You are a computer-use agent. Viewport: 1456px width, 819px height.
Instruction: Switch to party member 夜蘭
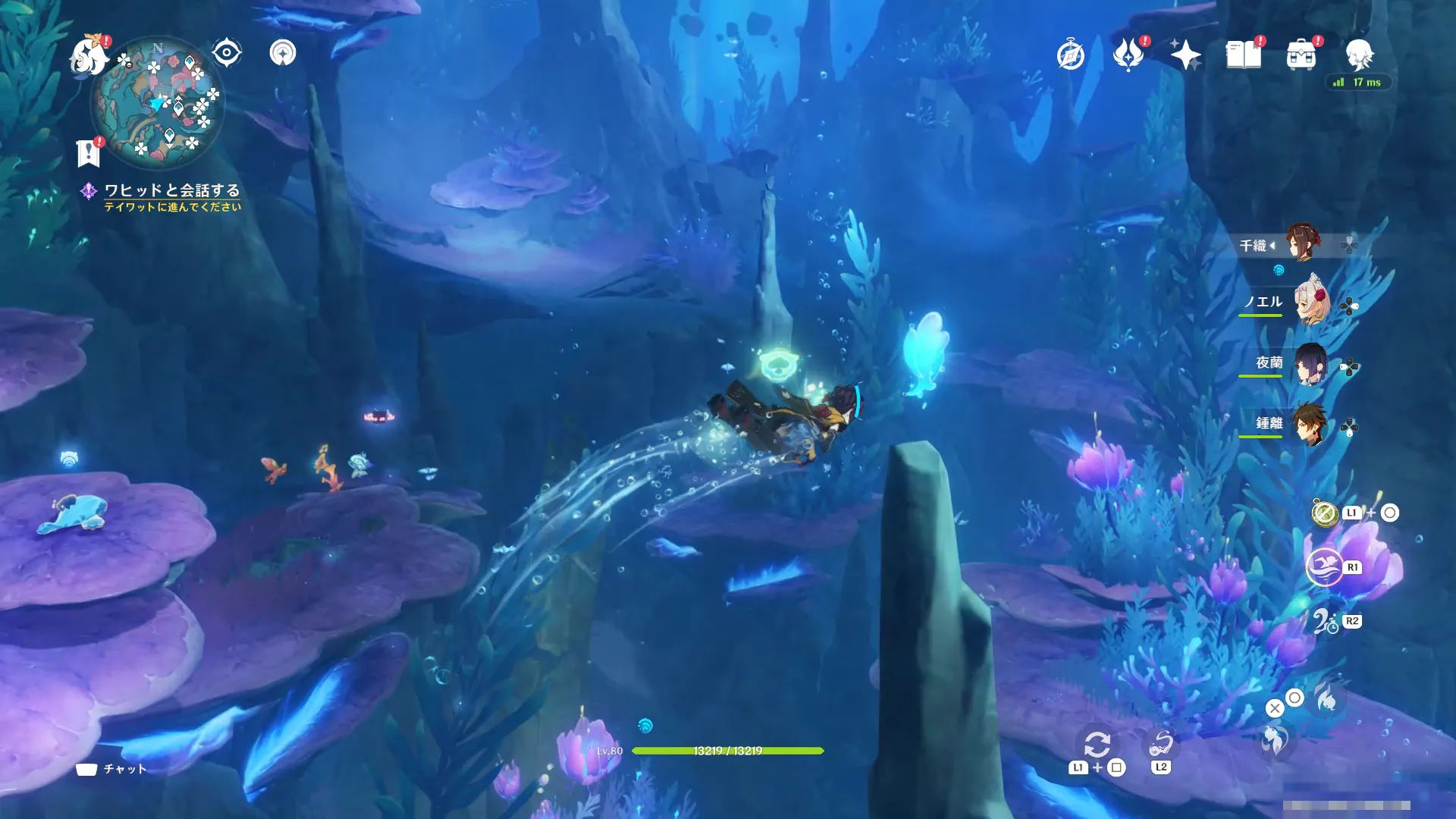click(1310, 364)
